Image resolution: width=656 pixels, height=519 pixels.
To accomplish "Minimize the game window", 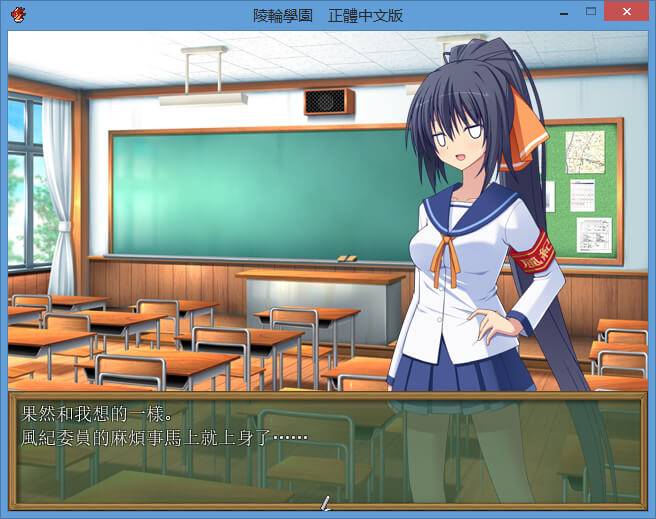I will [x=565, y=12].
